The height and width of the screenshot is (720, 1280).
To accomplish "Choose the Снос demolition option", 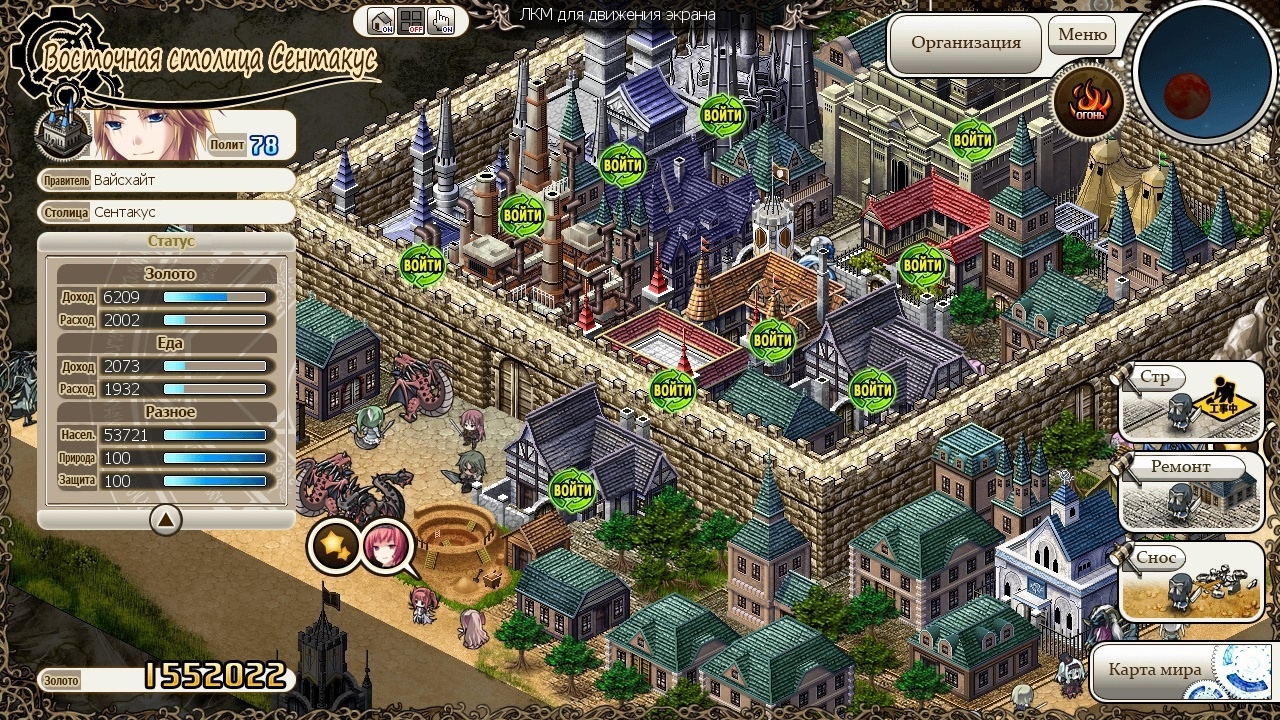I will (1190, 582).
